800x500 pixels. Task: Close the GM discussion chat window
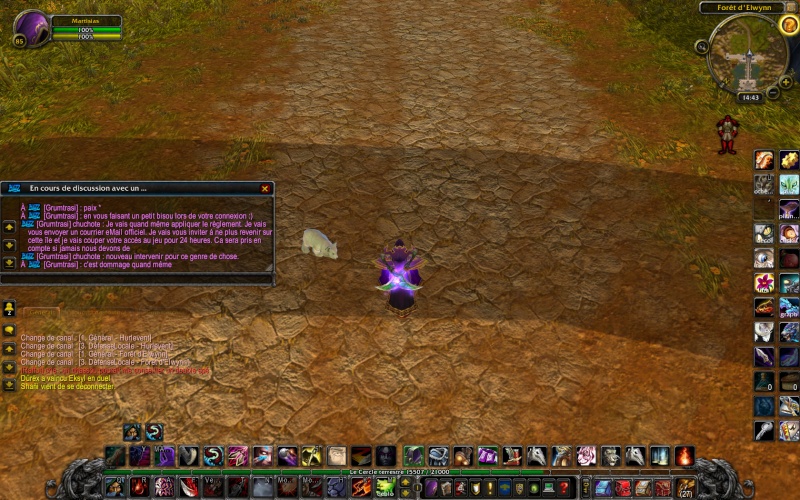(x=265, y=188)
